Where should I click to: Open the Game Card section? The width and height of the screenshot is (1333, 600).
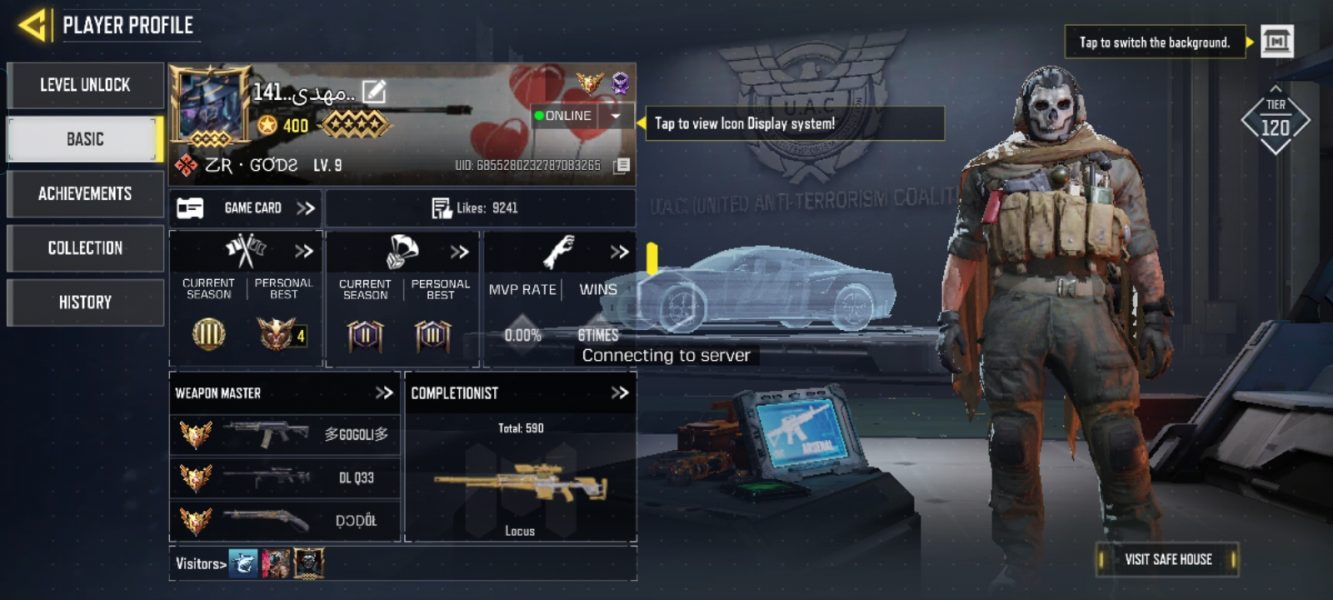(246, 208)
